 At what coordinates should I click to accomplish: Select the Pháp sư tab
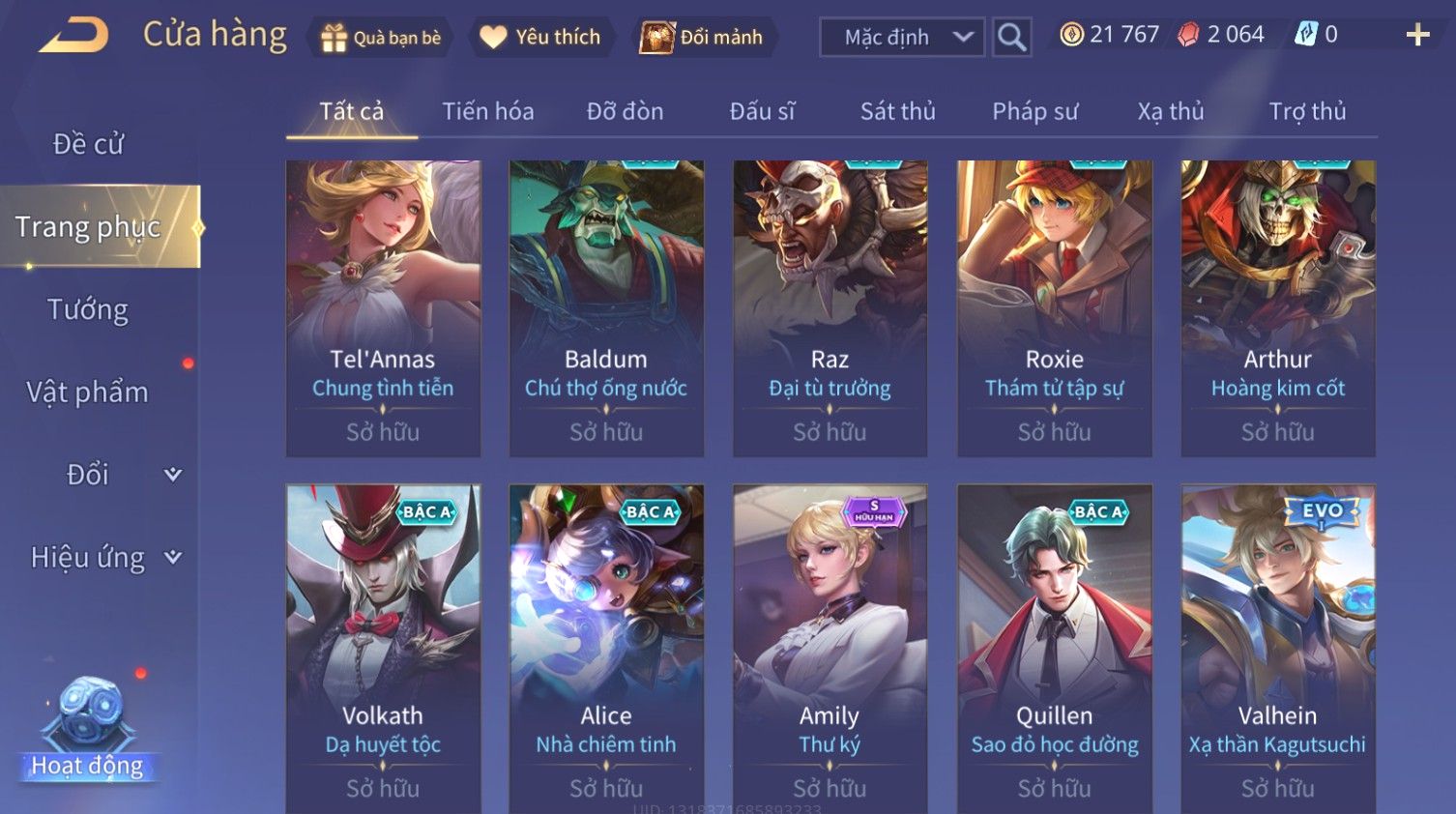[1034, 111]
